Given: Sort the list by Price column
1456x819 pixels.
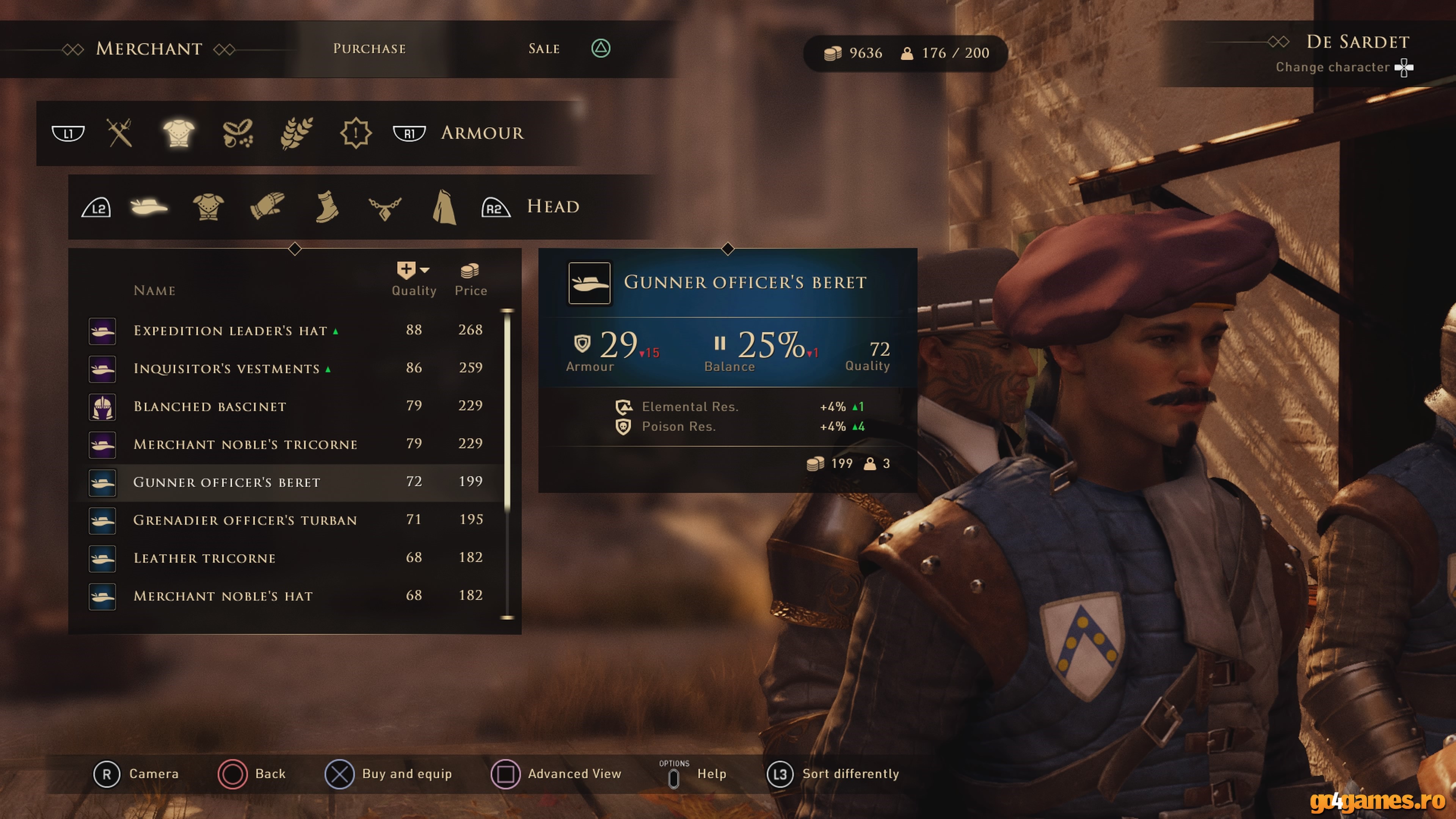Looking at the screenshot, I should (470, 280).
